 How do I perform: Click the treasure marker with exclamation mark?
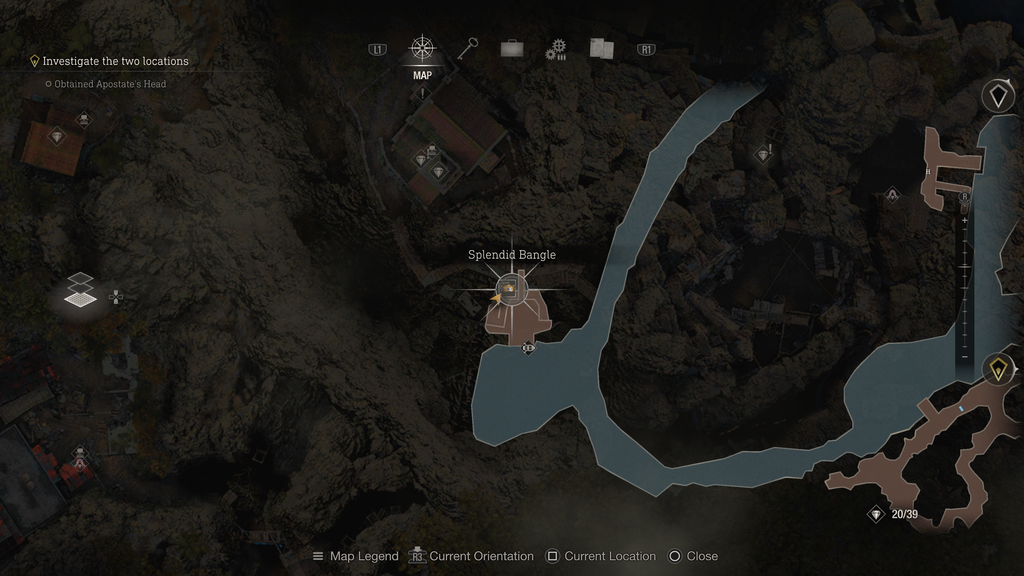pos(764,154)
